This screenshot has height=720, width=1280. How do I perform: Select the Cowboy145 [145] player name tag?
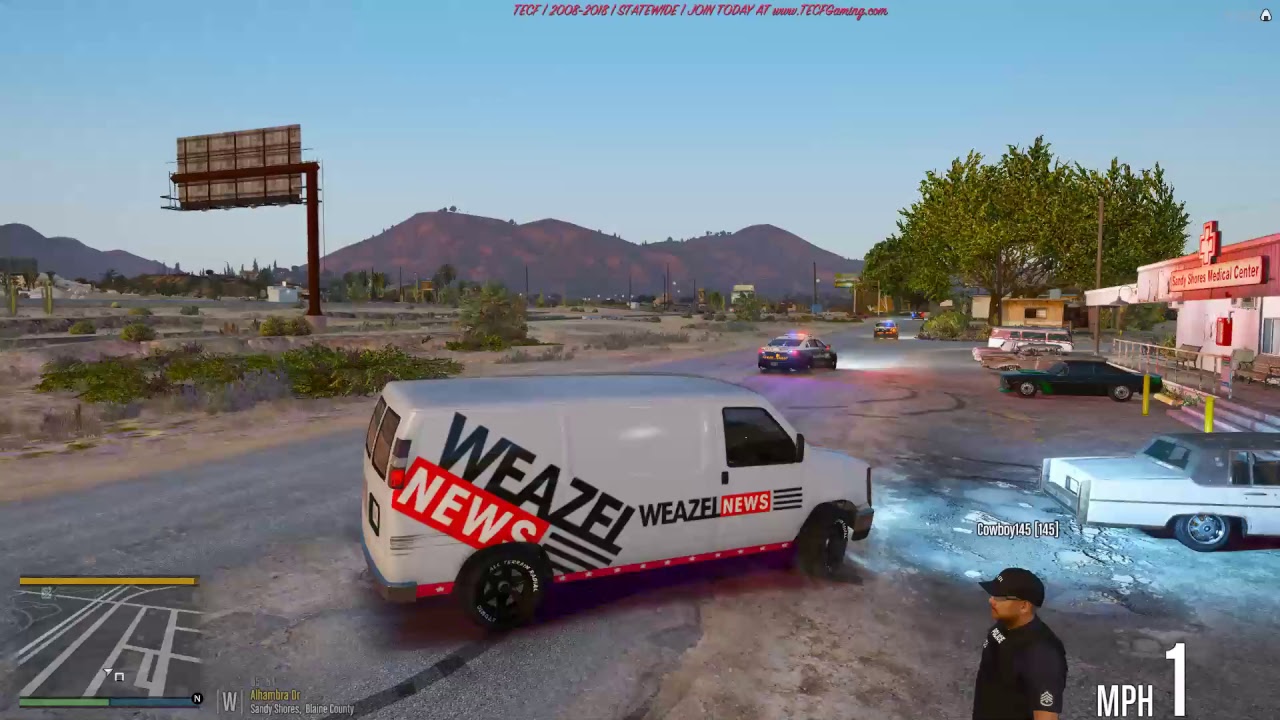click(x=1017, y=529)
